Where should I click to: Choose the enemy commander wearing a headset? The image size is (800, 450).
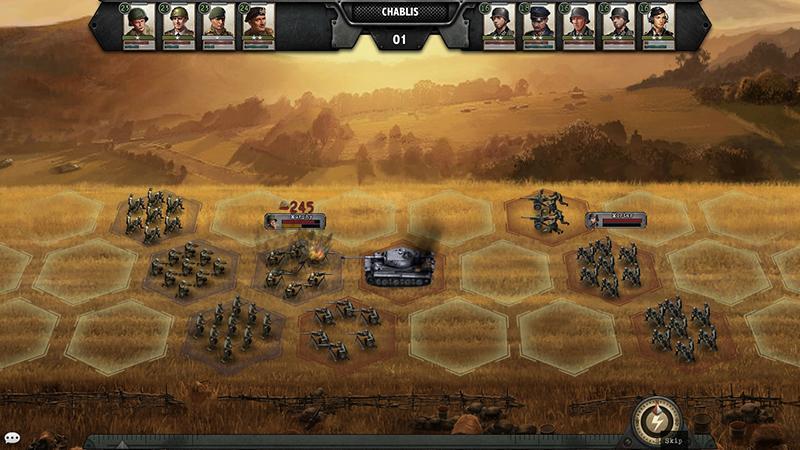coord(658,24)
